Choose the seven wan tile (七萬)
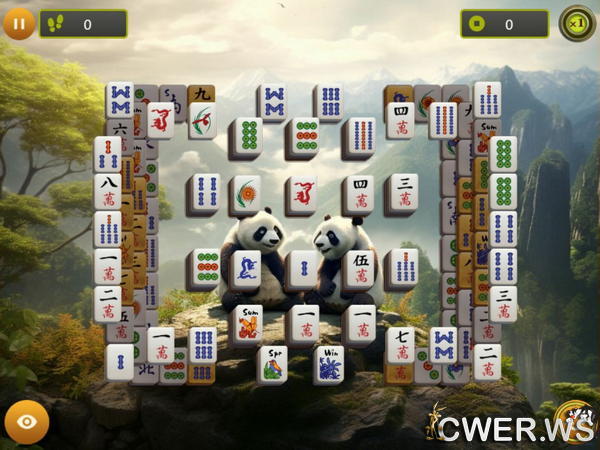Image resolution: width=600 pixels, height=450 pixels. tap(400, 344)
